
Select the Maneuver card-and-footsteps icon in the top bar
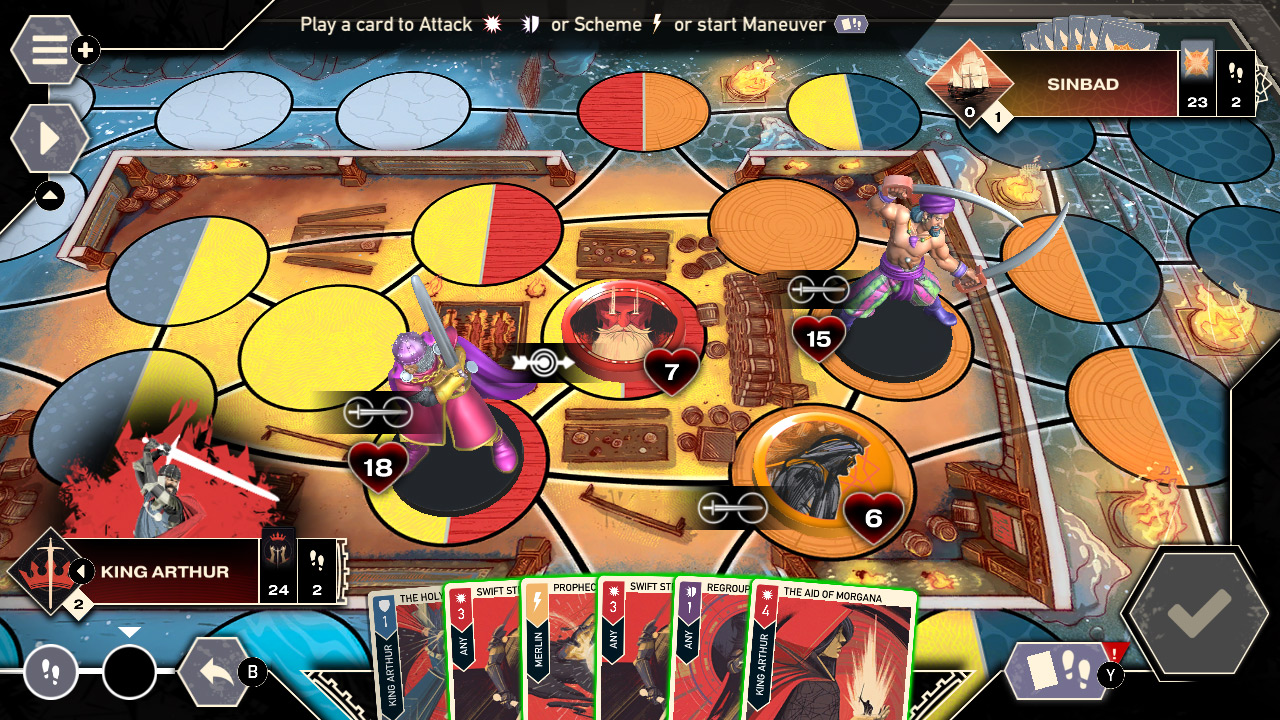(x=849, y=24)
